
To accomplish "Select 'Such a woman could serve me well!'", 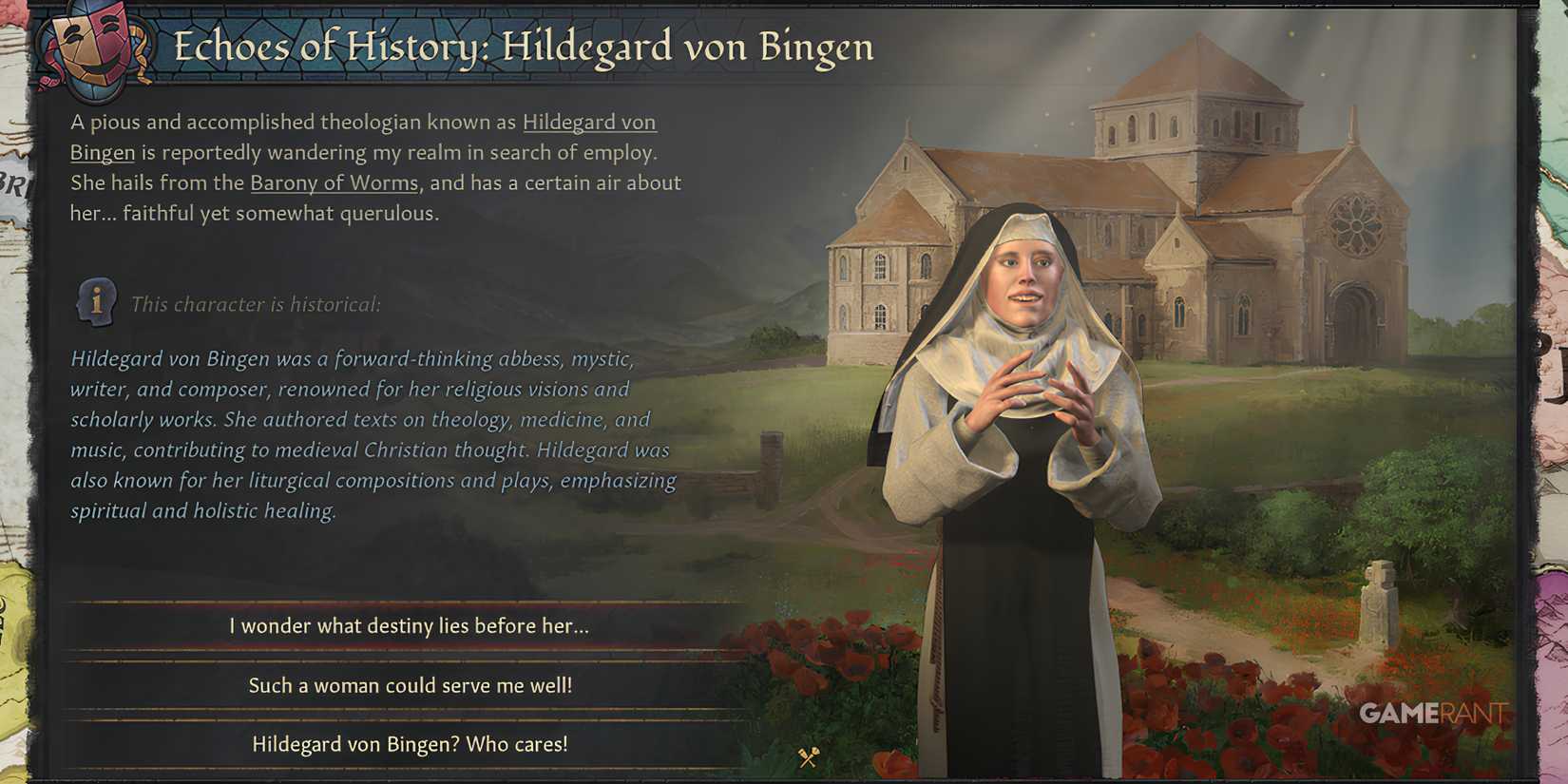I will [x=412, y=684].
